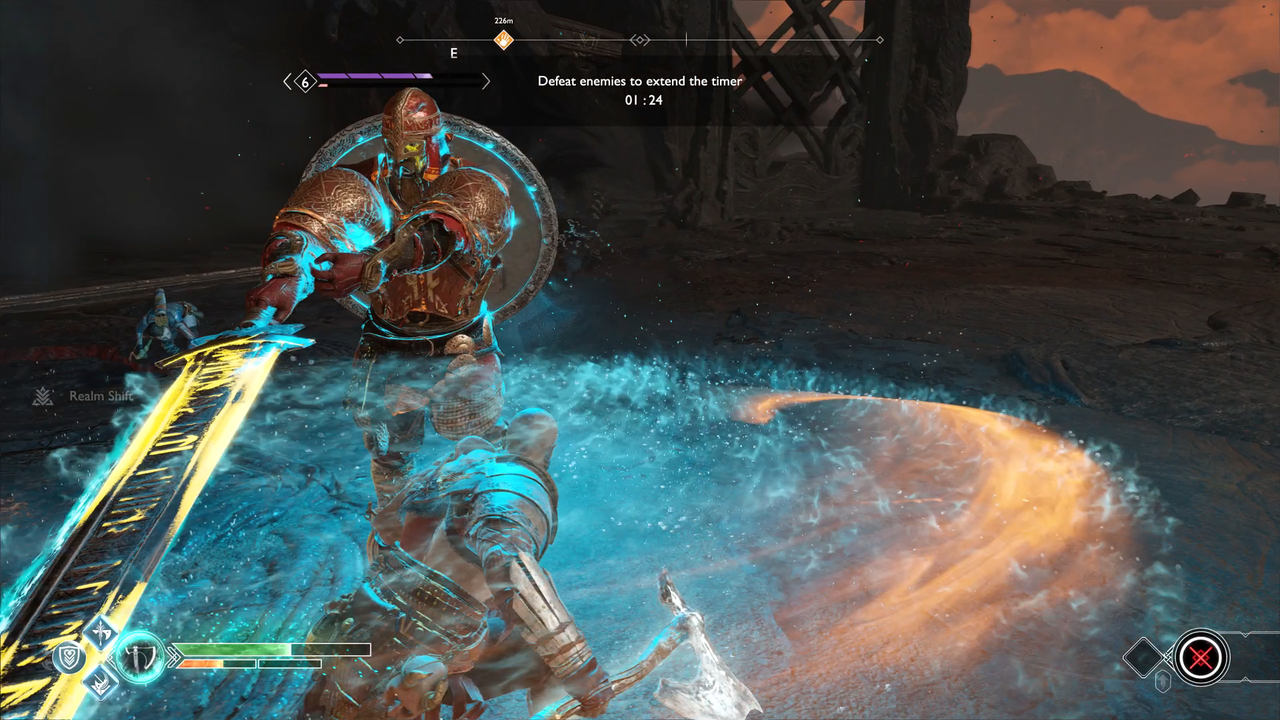1280x720 pixels.
Task: Select the orange quest marker on the compass
Action: pyautogui.click(x=503, y=40)
